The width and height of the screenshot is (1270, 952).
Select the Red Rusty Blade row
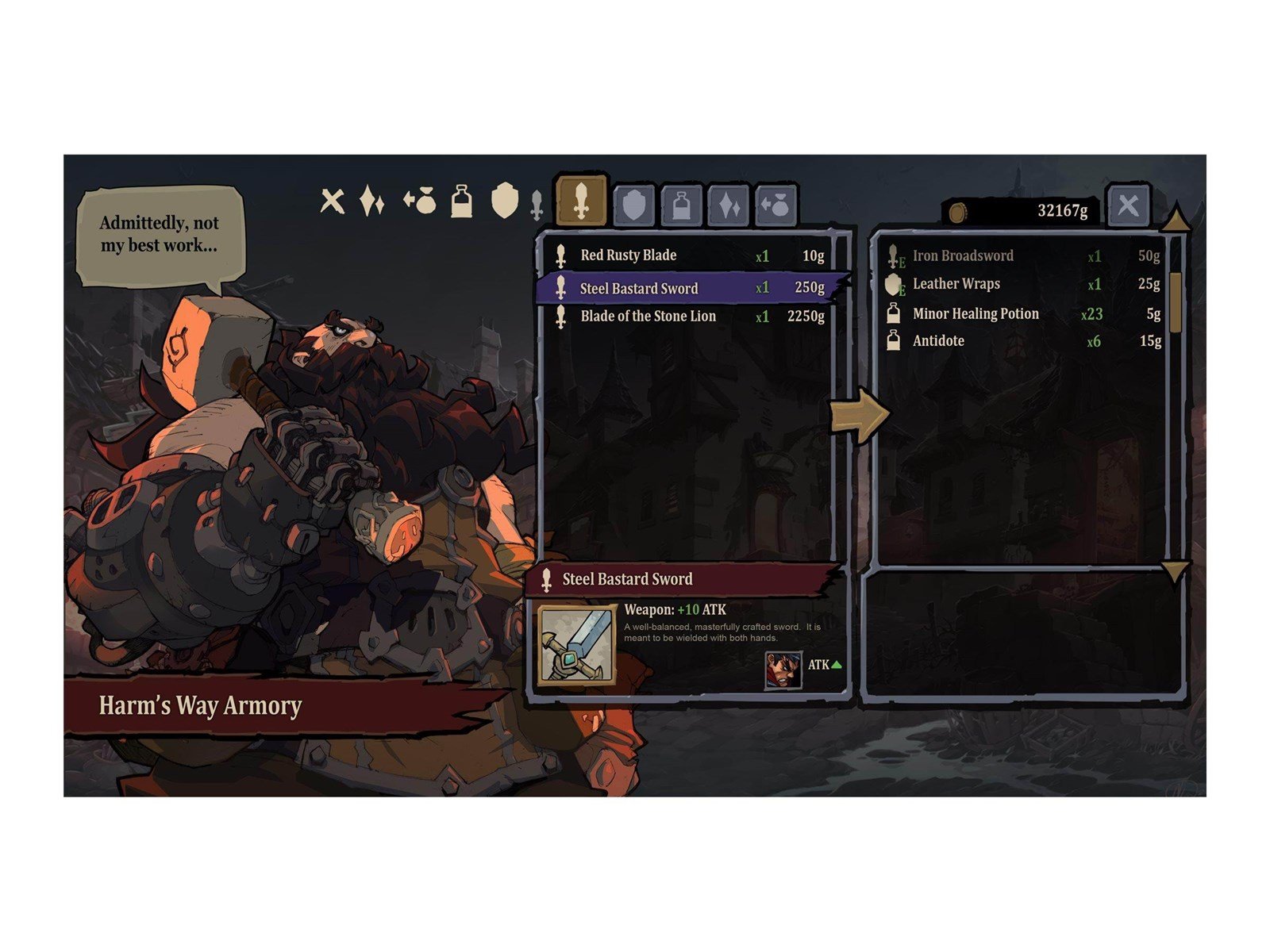(x=687, y=255)
